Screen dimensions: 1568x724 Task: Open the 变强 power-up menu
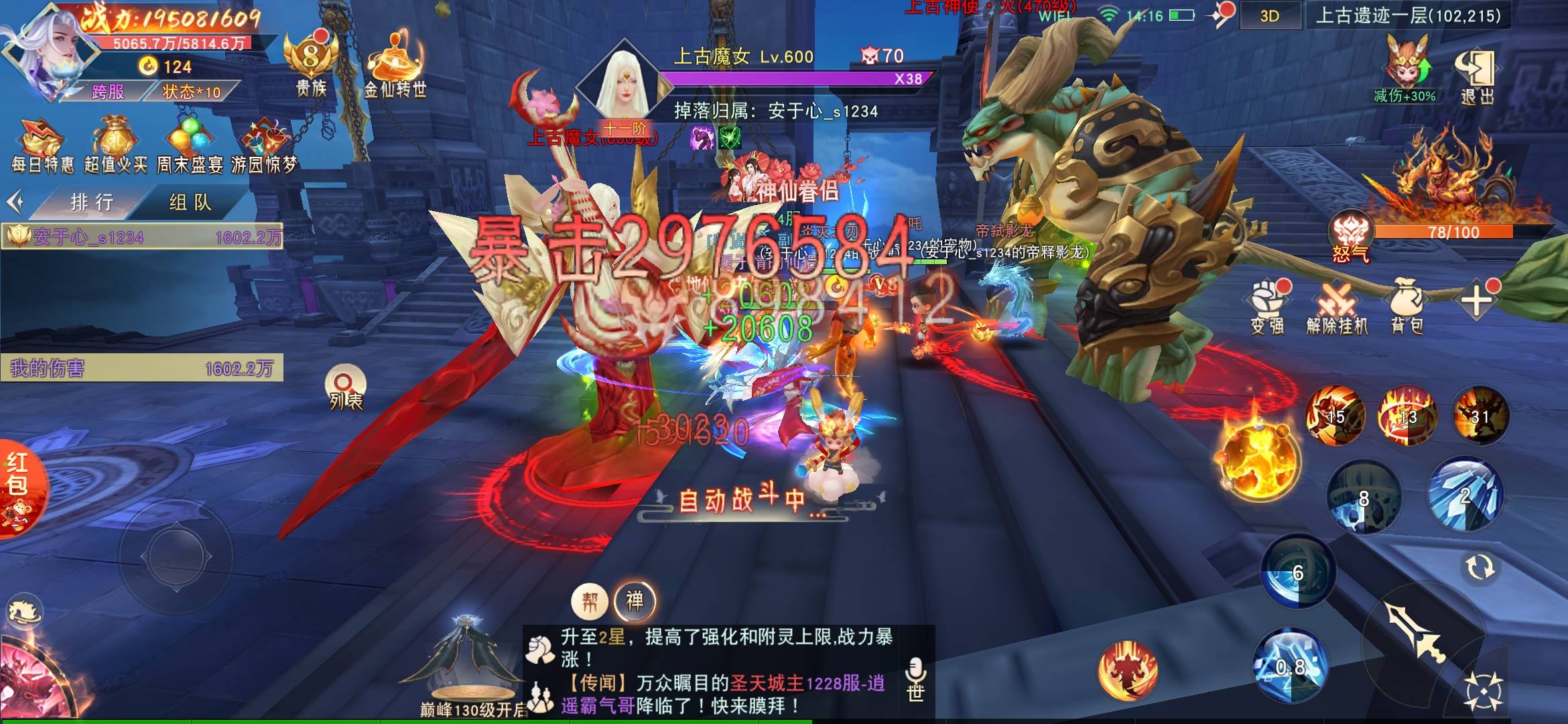coord(1267,307)
